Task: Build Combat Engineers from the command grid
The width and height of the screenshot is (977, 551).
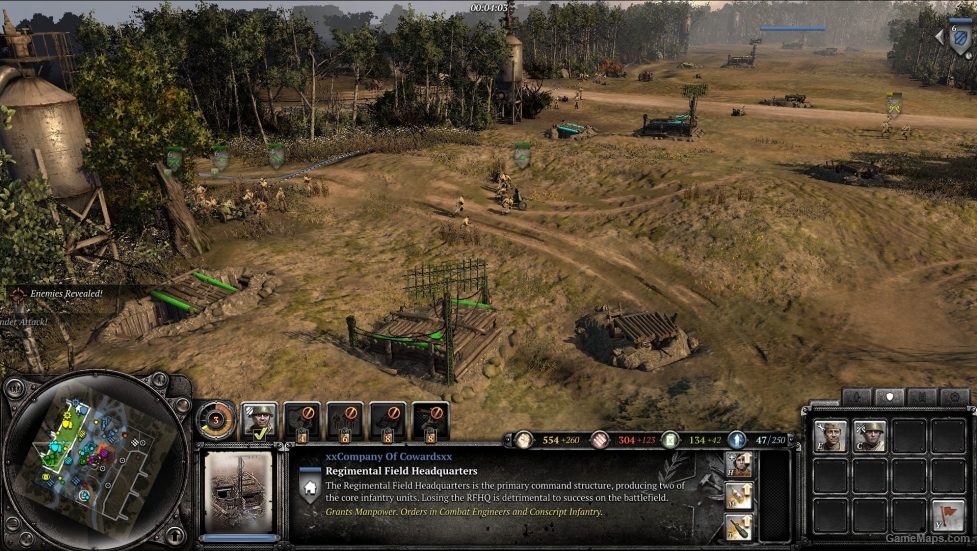Action: tap(829, 436)
